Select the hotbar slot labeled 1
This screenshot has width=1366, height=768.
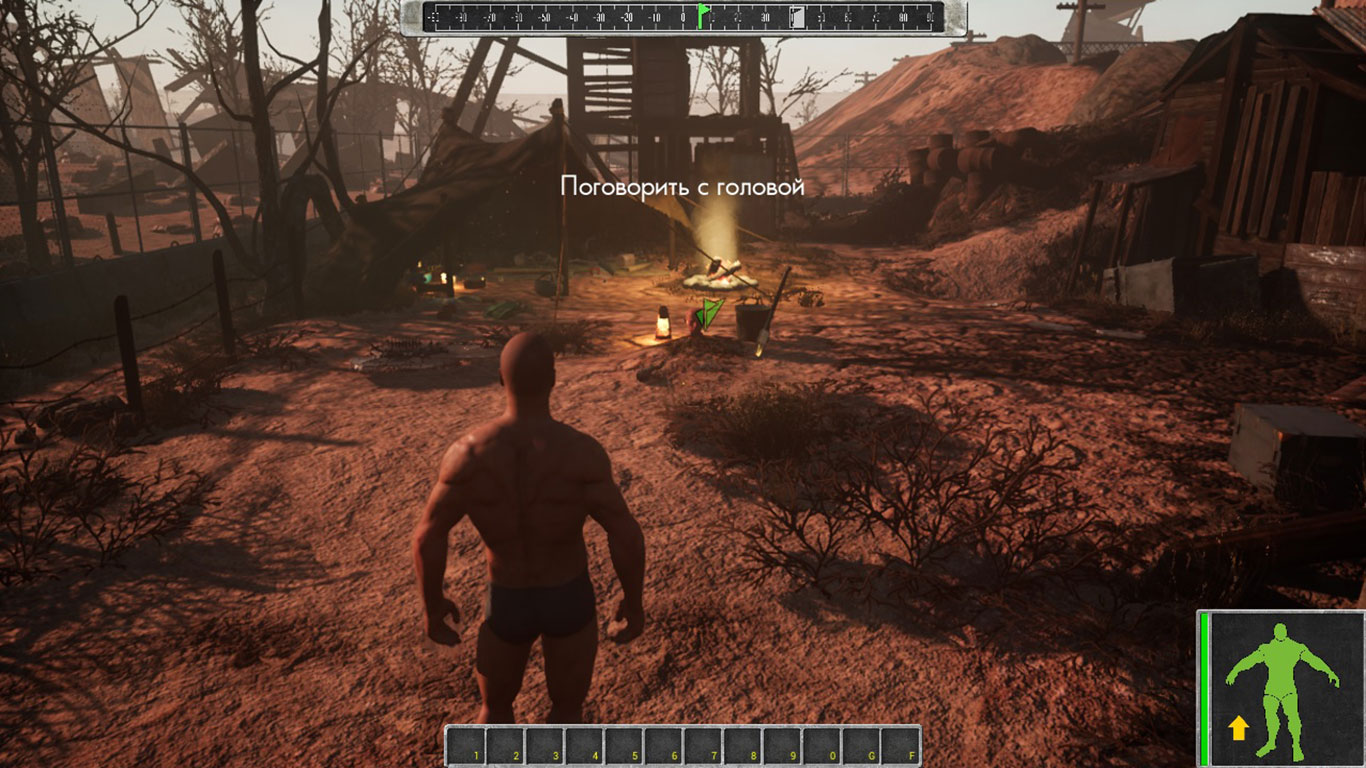click(466, 746)
